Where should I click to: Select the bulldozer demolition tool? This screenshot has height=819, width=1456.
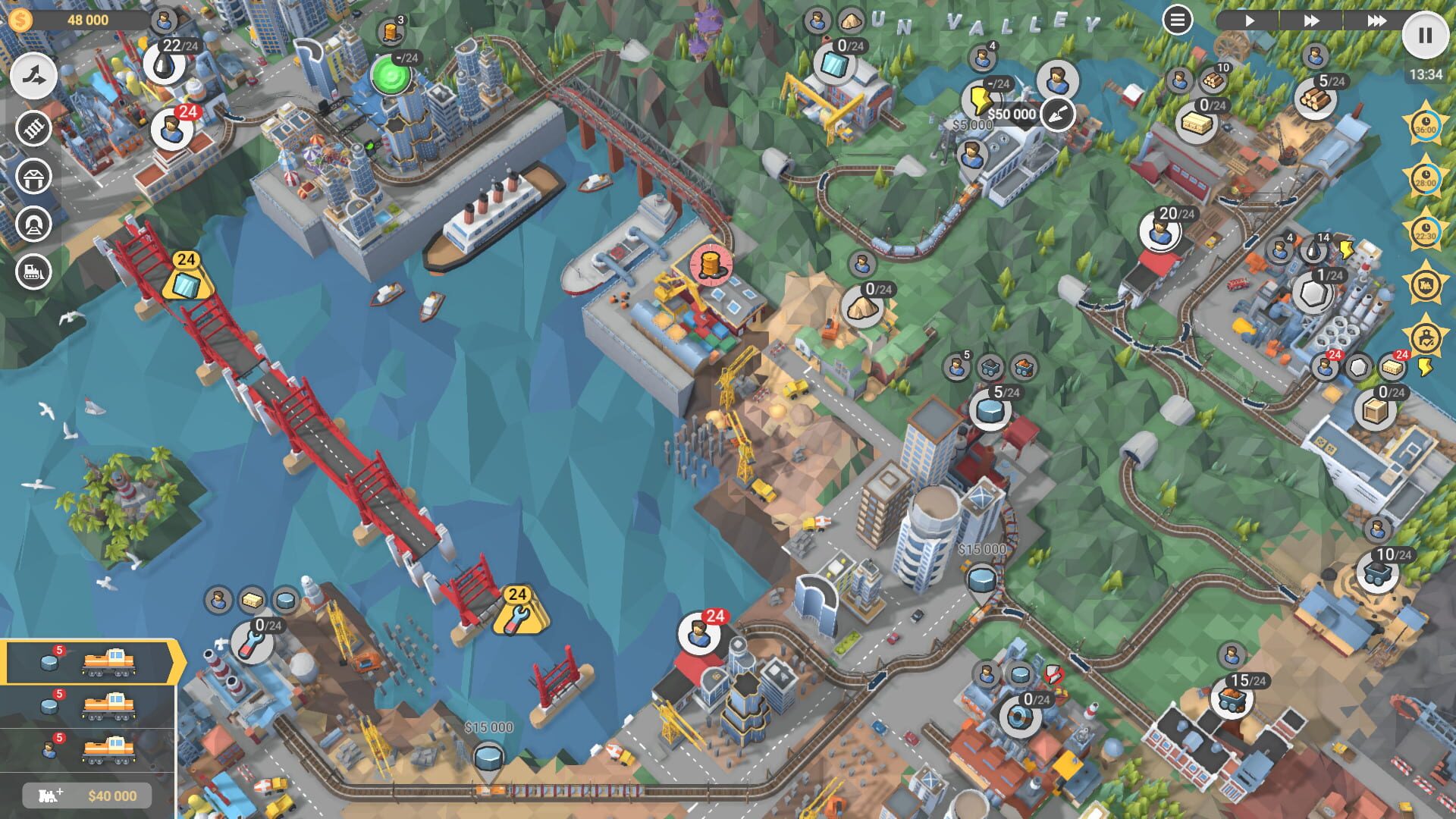32,270
